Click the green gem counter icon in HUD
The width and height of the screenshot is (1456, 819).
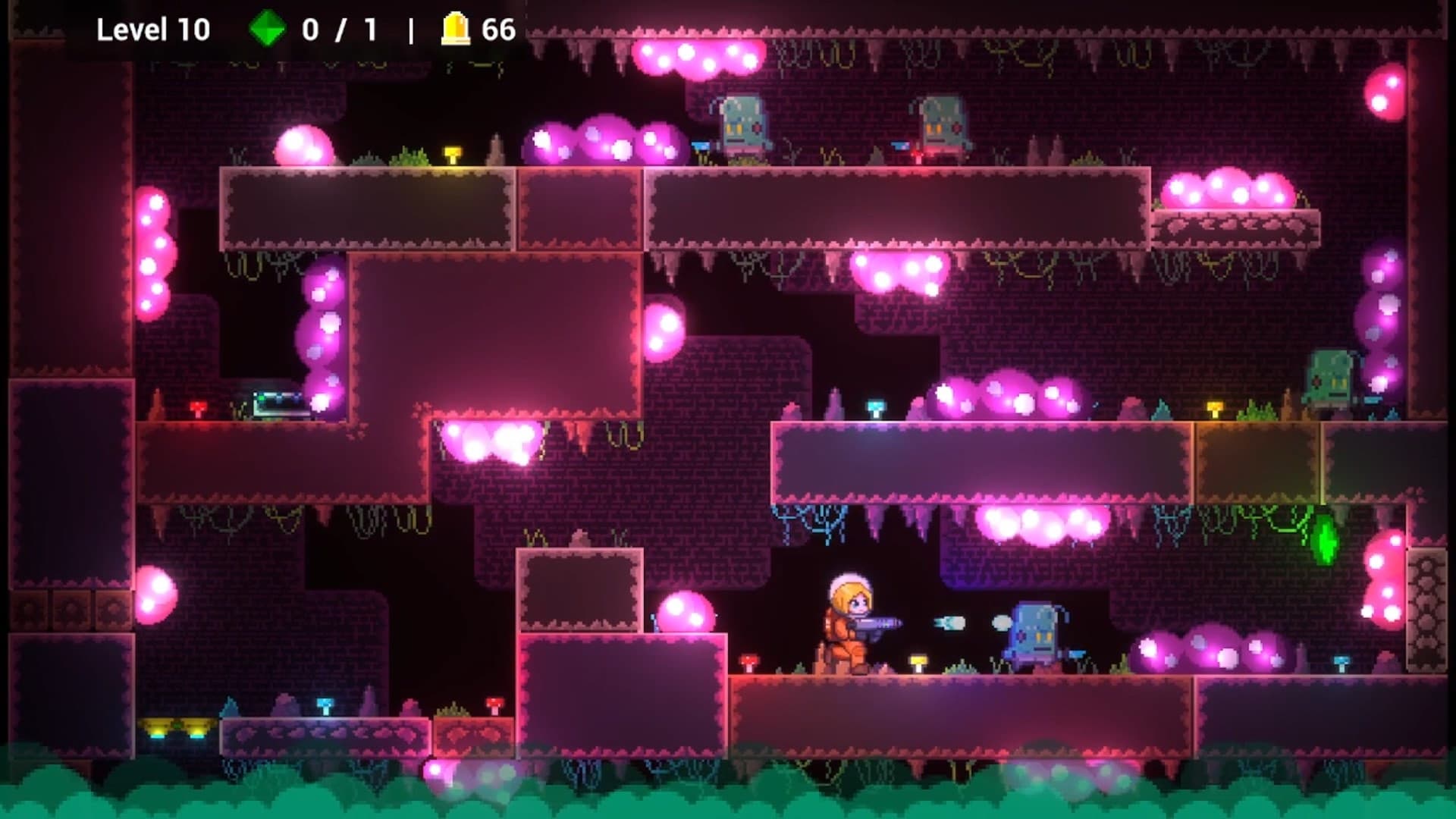coord(267,30)
